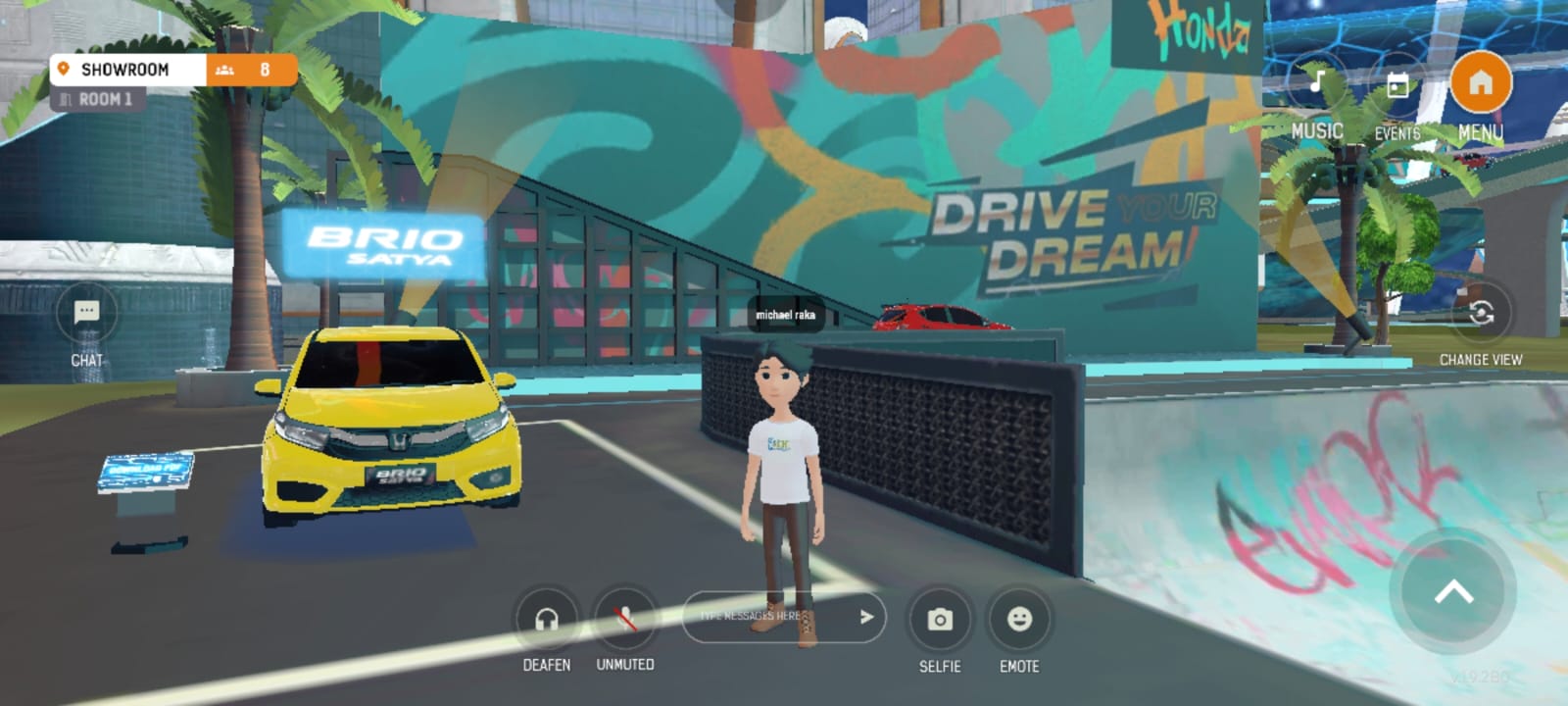Screen dimensions: 1568x706
Task: Send the chat message arrow
Action: pyautogui.click(x=866, y=617)
